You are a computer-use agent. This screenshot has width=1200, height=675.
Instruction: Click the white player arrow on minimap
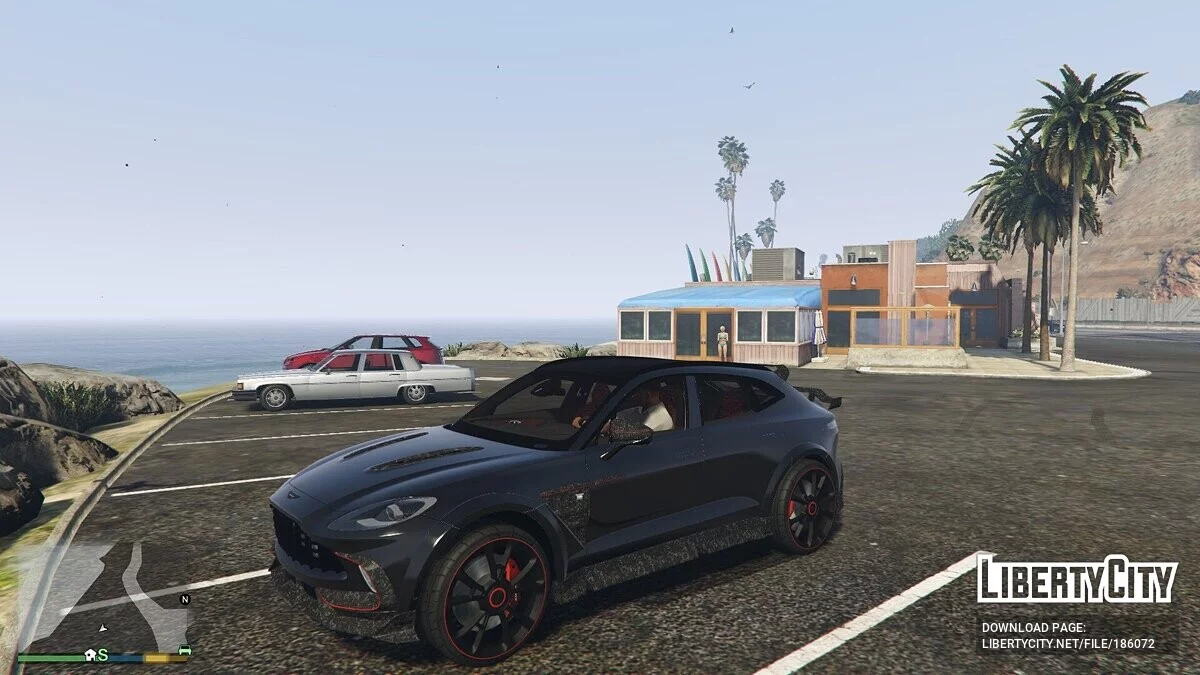coord(102,628)
